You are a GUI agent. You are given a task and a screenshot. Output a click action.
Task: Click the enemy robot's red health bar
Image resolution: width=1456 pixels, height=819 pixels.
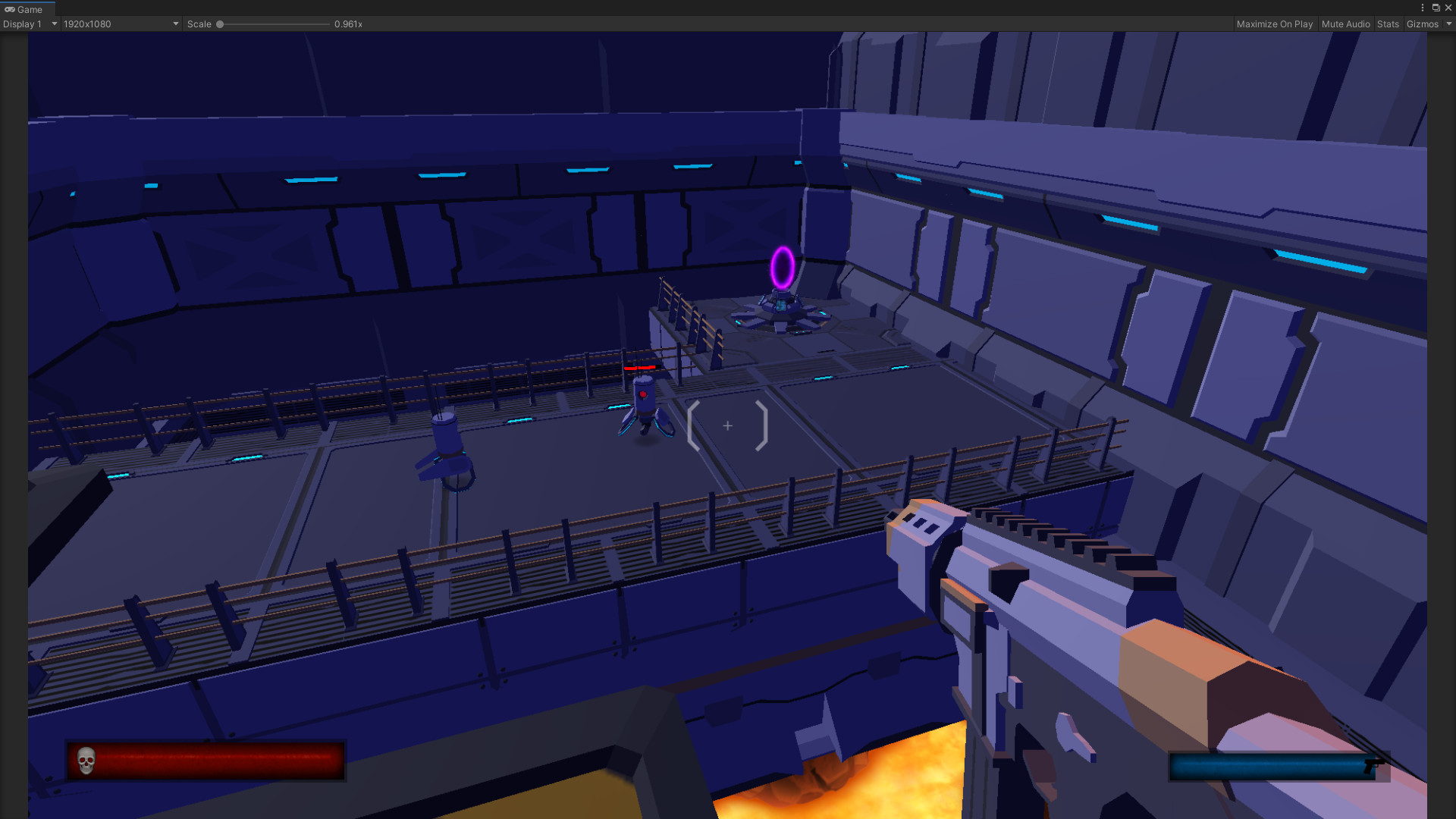click(x=641, y=366)
